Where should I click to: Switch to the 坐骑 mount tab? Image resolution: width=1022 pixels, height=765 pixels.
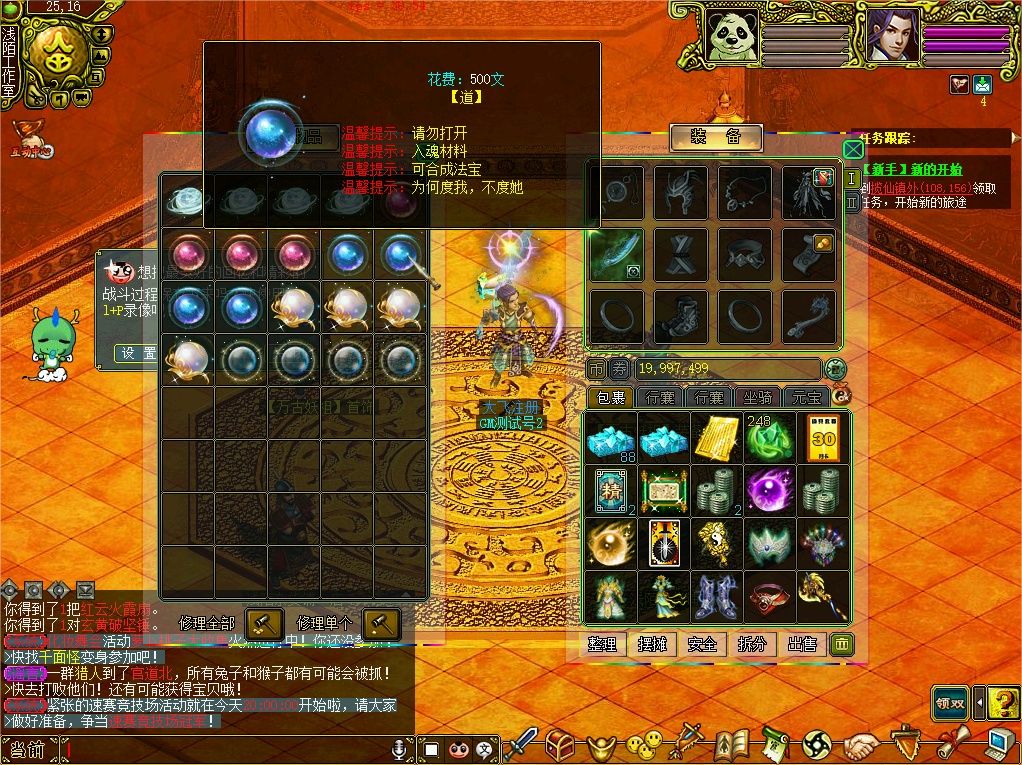point(757,398)
